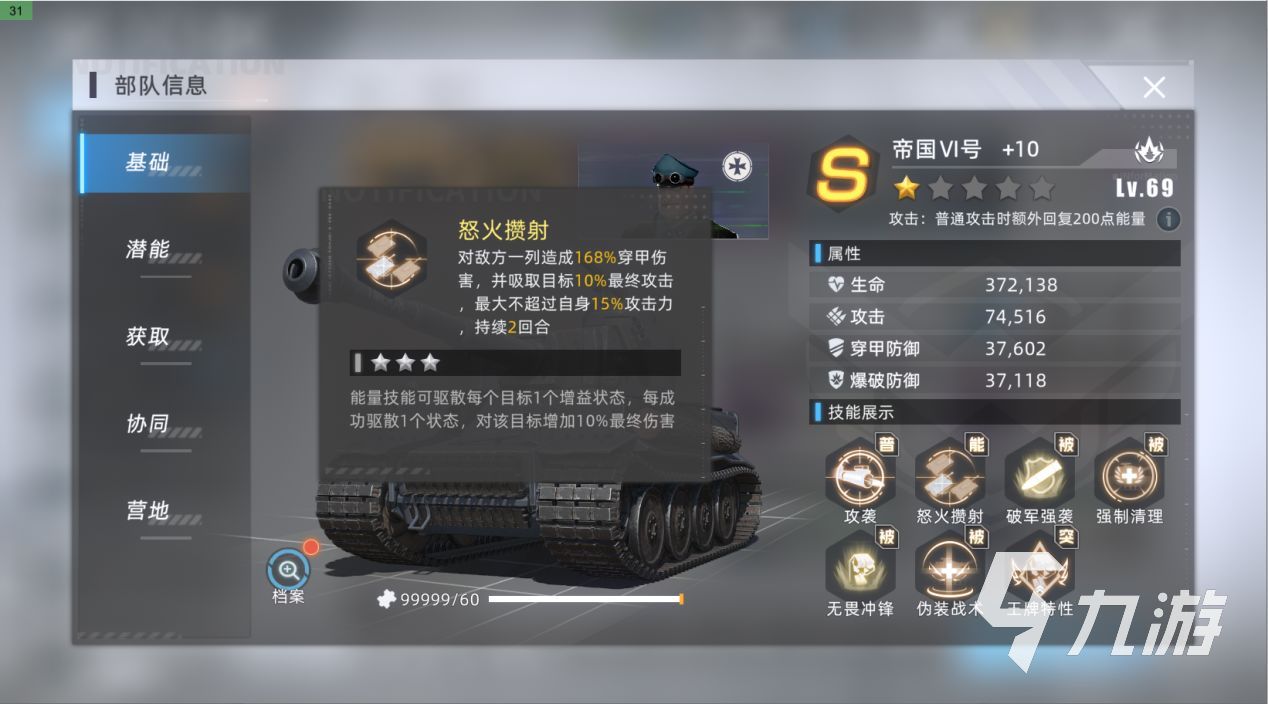Switch to the 基础 tab
1268x704 pixels.
click(x=148, y=163)
